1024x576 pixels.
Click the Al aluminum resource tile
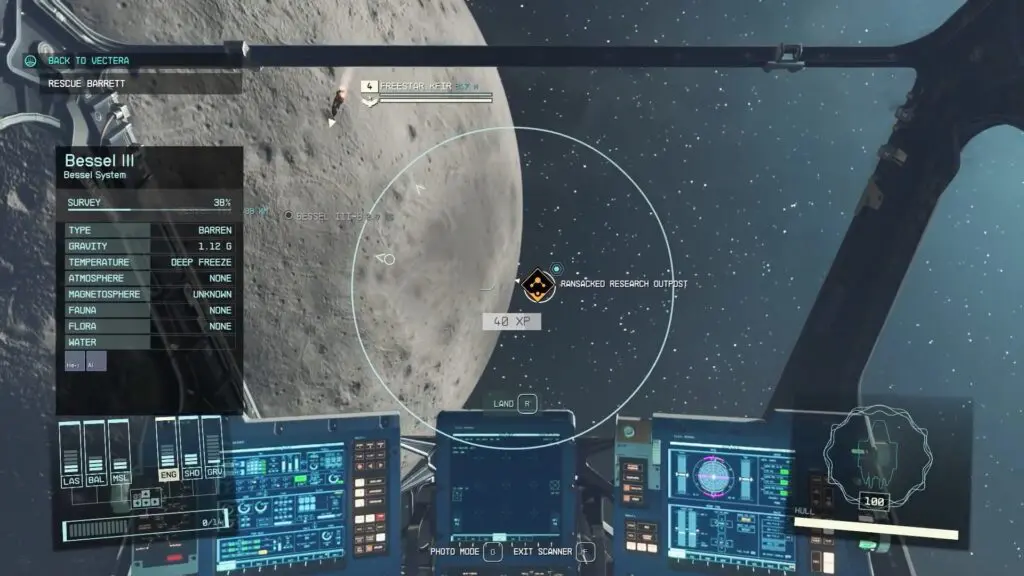96,362
